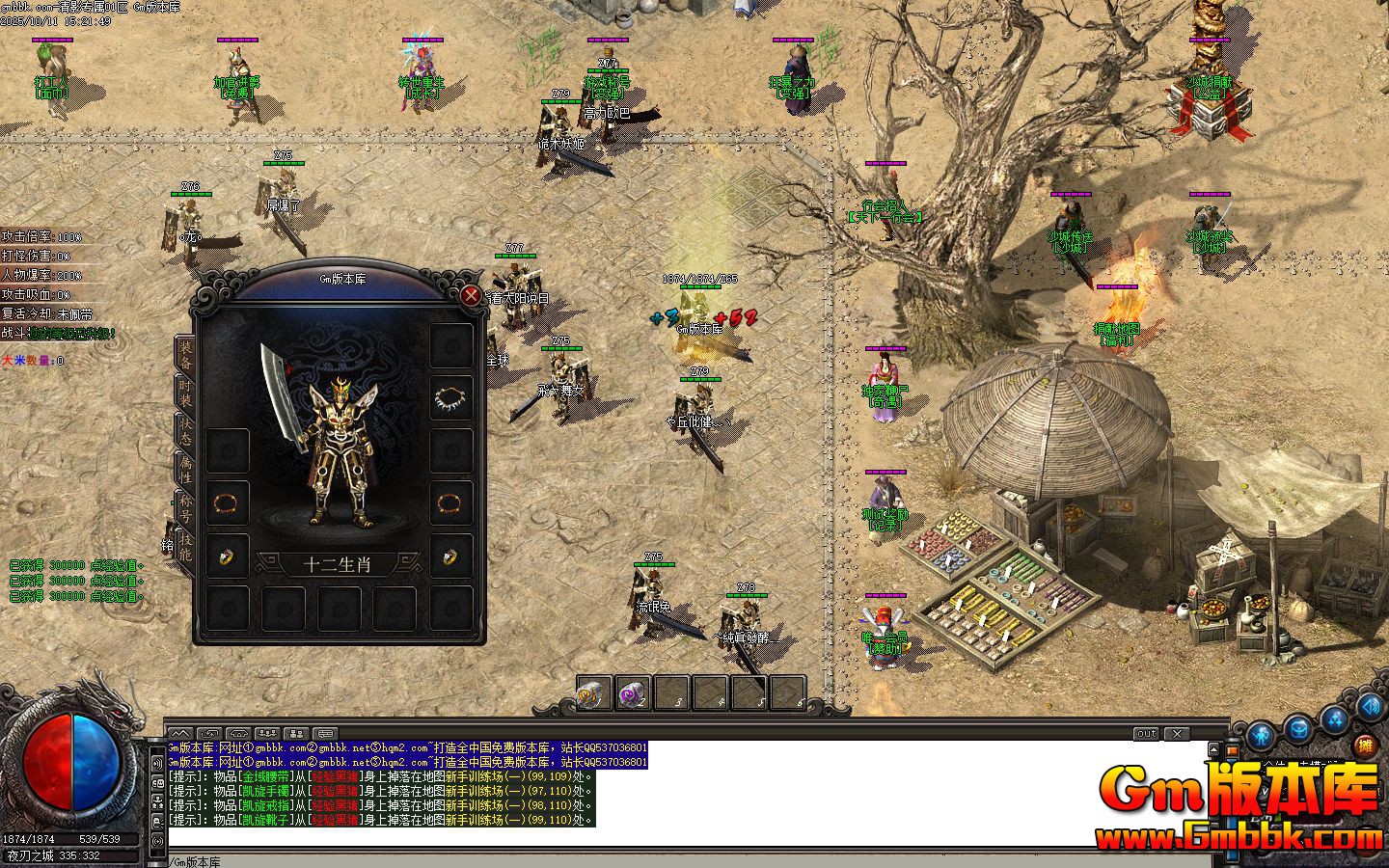Select the '十二生肖' zodiac label button
The height and width of the screenshot is (868, 1389).
click(338, 564)
